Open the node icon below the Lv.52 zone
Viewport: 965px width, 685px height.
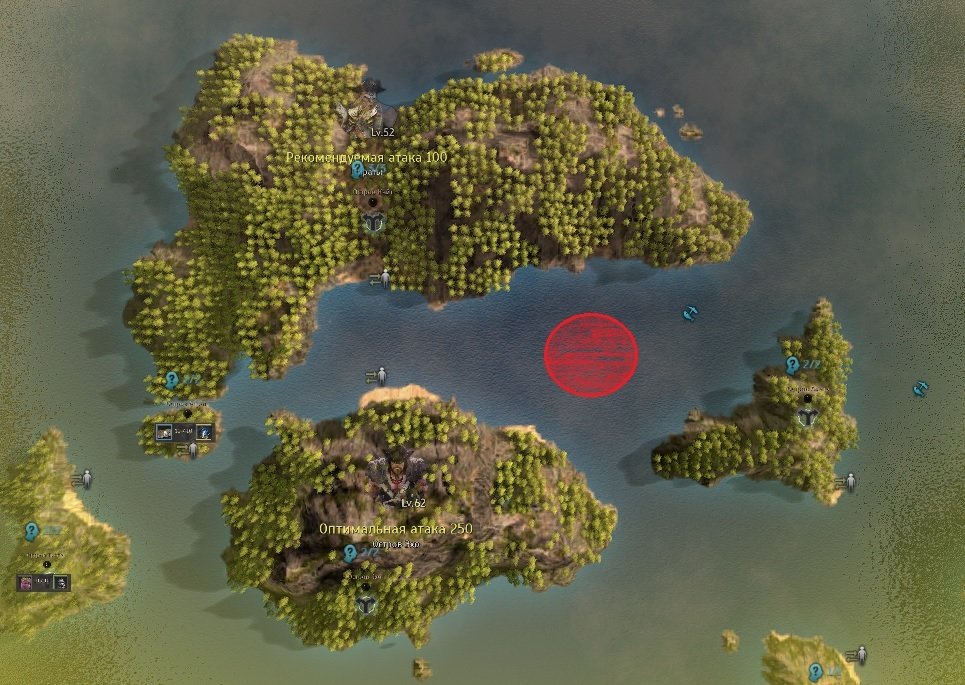pyautogui.click(x=373, y=220)
